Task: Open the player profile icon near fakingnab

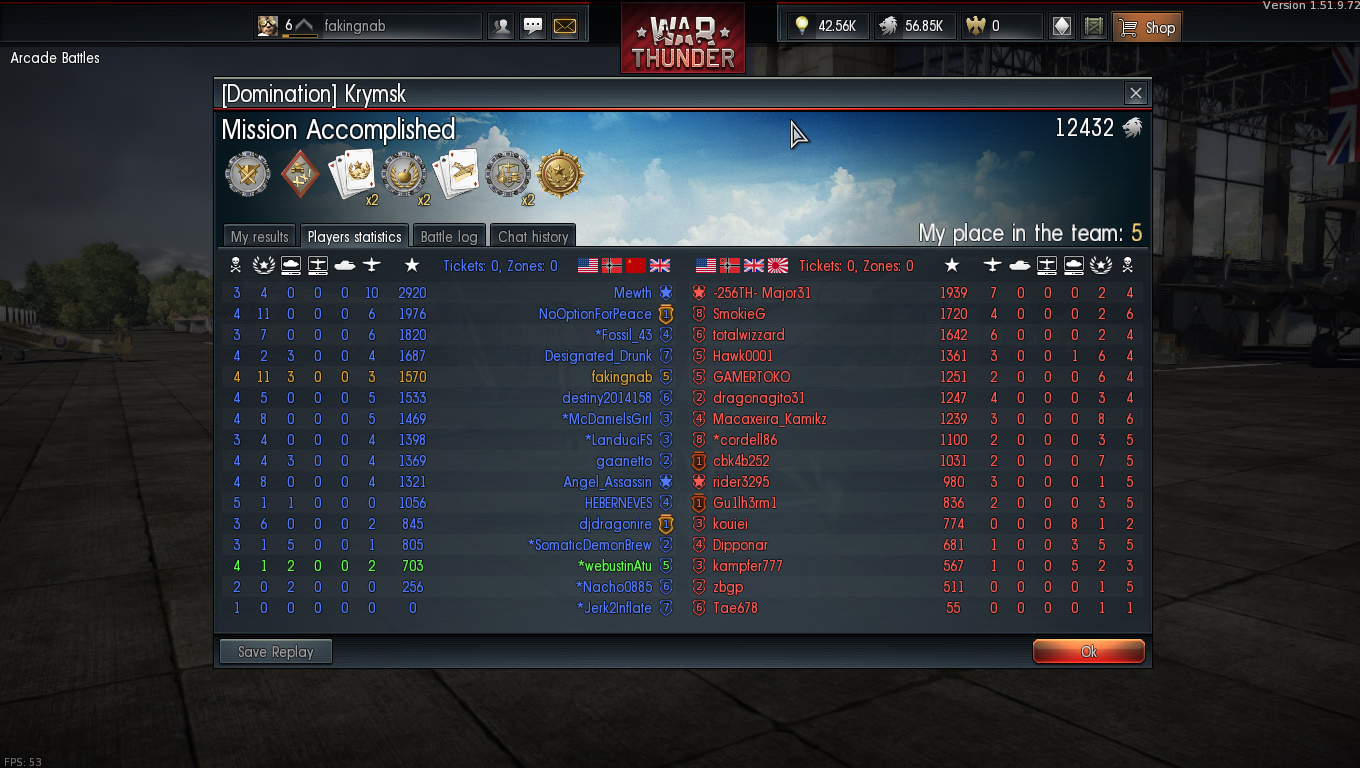Action: pos(501,26)
